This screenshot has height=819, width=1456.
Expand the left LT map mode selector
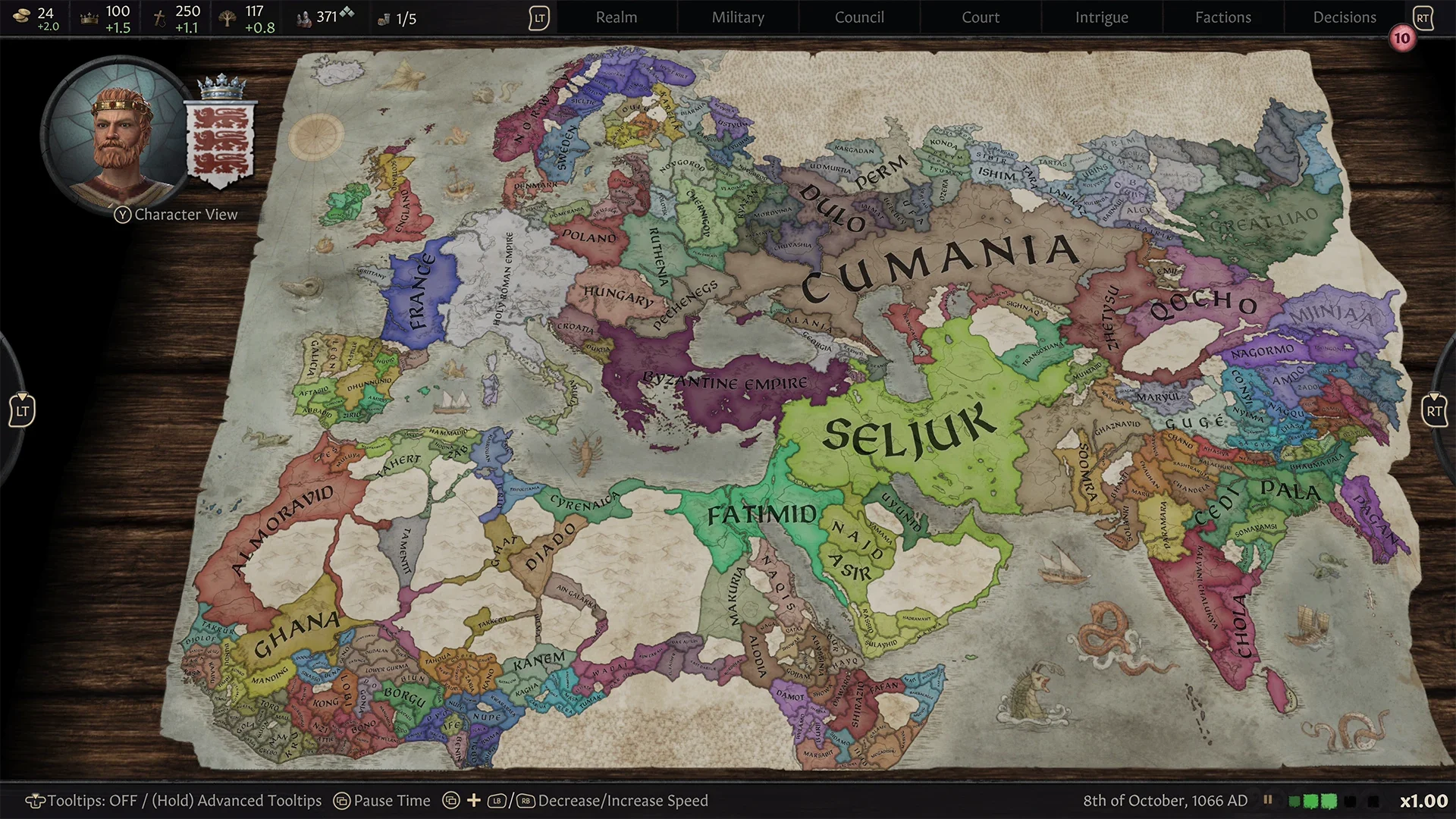tap(23, 409)
